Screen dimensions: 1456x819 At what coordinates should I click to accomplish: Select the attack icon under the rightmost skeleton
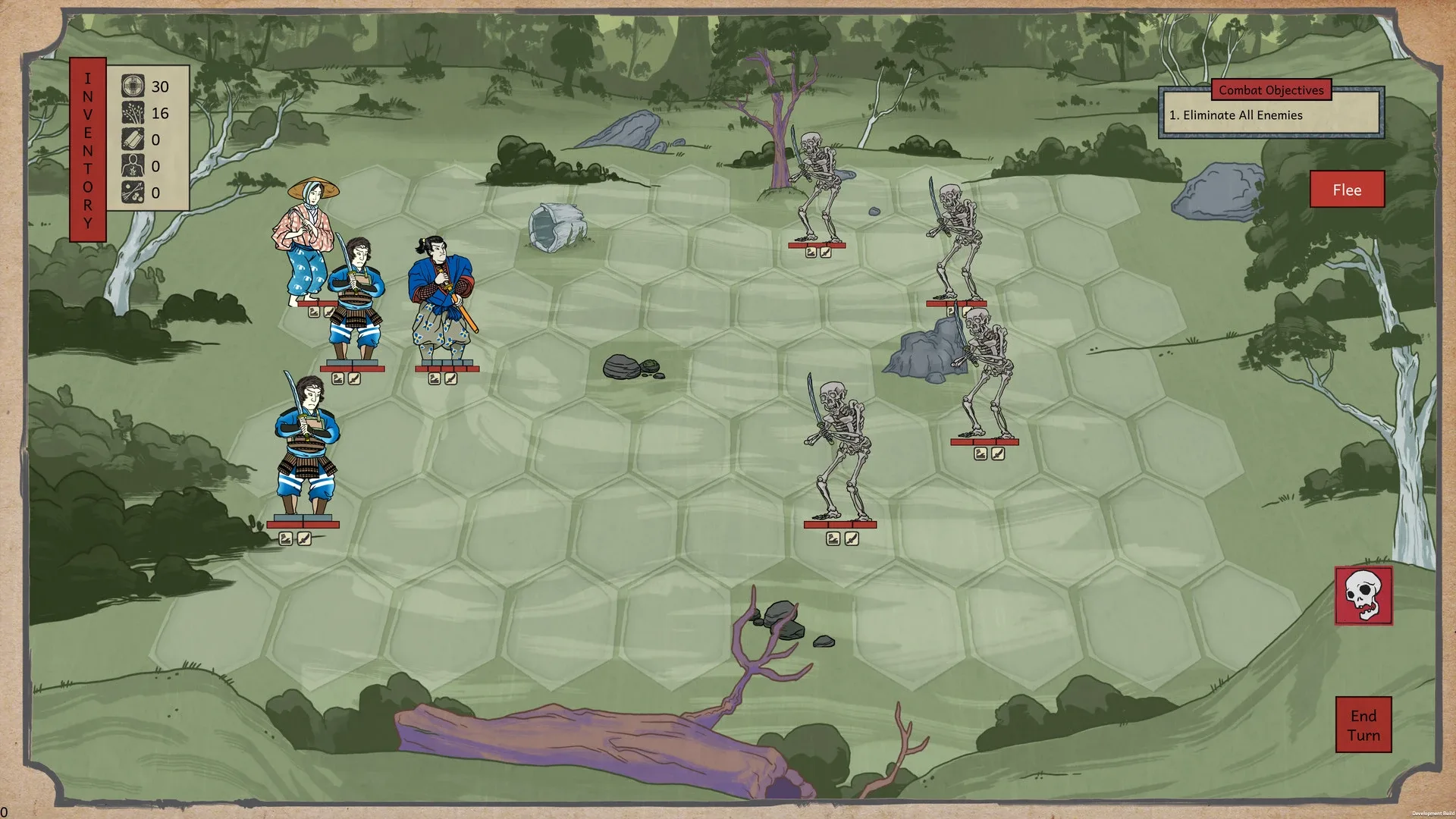click(x=998, y=453)
